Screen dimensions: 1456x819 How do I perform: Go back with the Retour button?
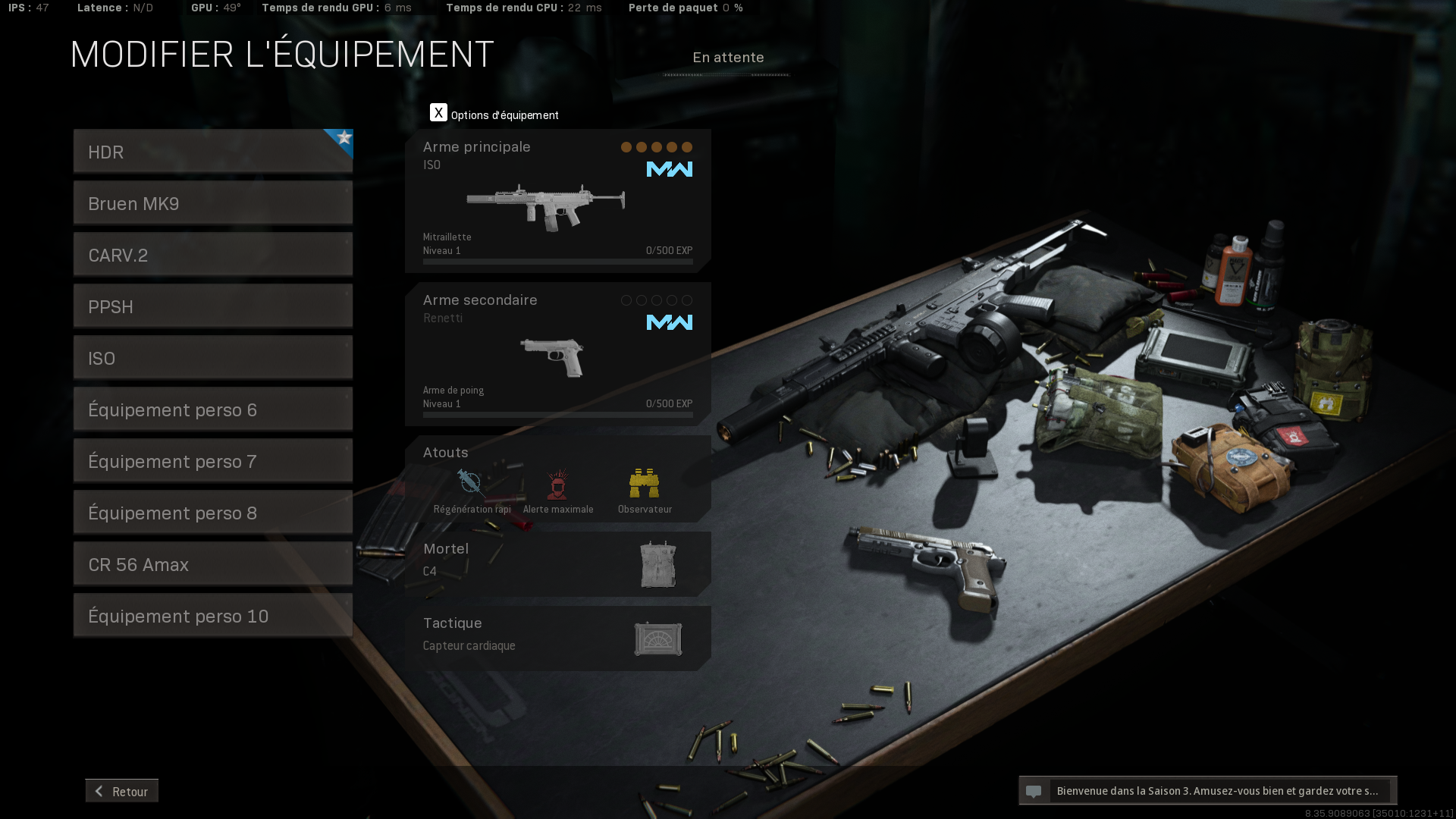point(122,791)
